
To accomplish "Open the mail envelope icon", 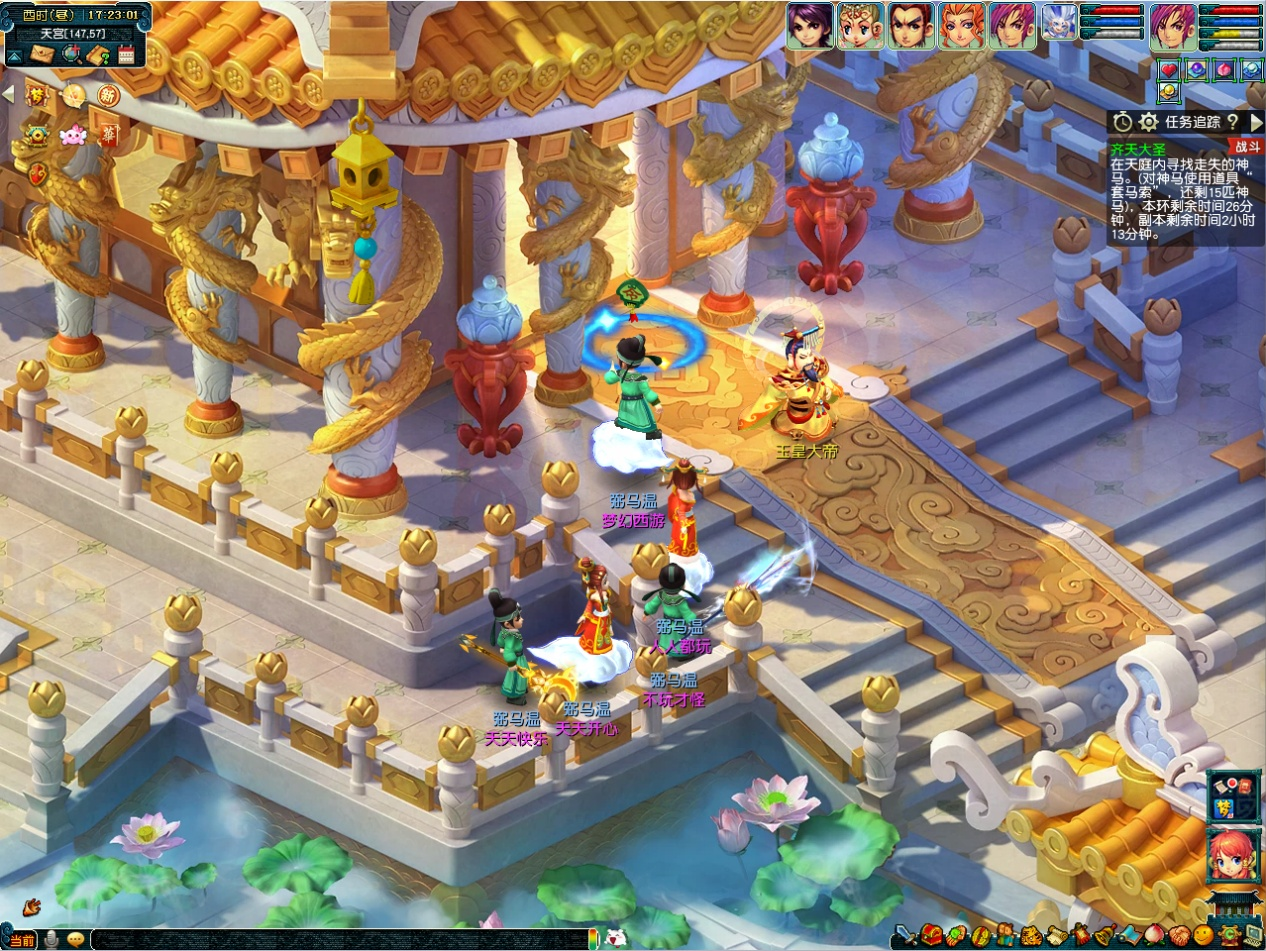I will coord(41,55).
